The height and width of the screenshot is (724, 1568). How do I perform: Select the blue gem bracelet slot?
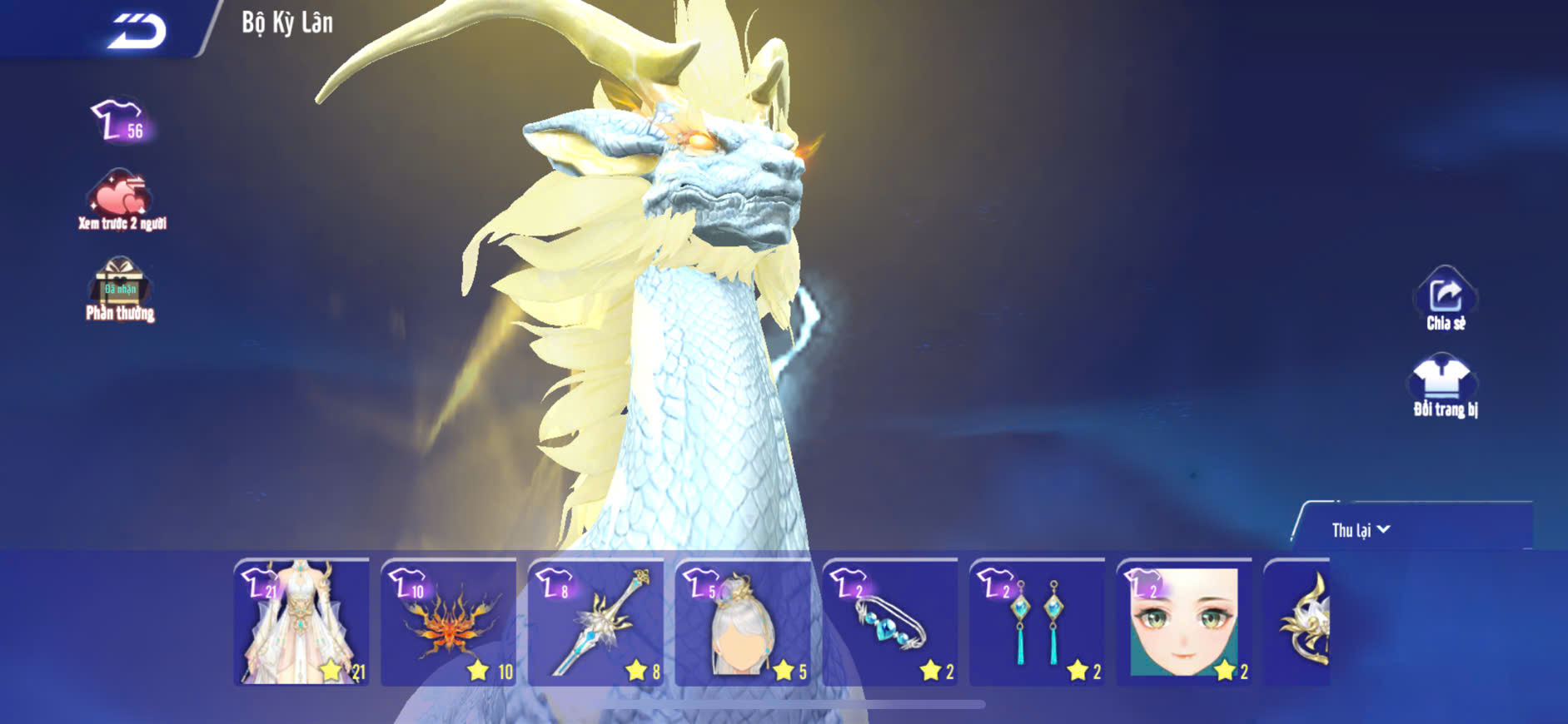890,622
